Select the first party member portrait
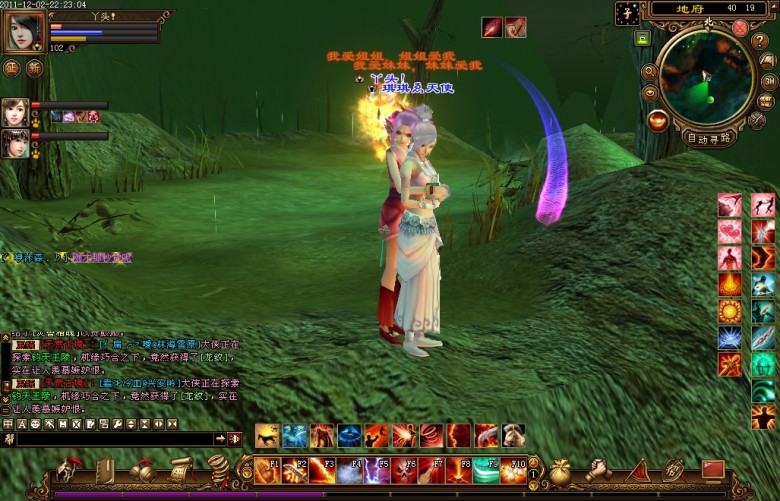Screen dimensions: 780x501 15,110
